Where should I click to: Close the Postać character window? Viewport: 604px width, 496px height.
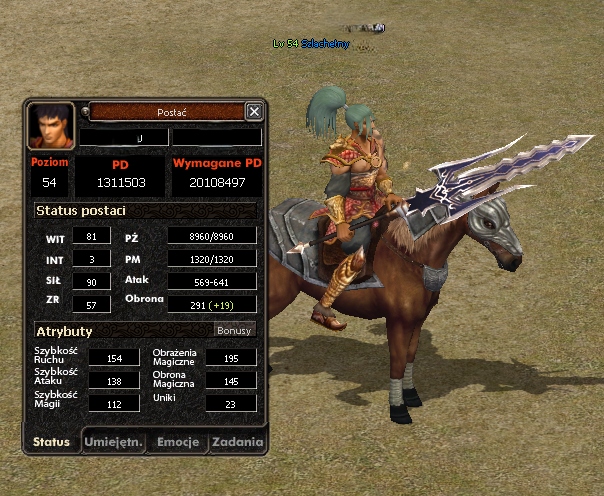pyautogui.click(x=254, y=112)
